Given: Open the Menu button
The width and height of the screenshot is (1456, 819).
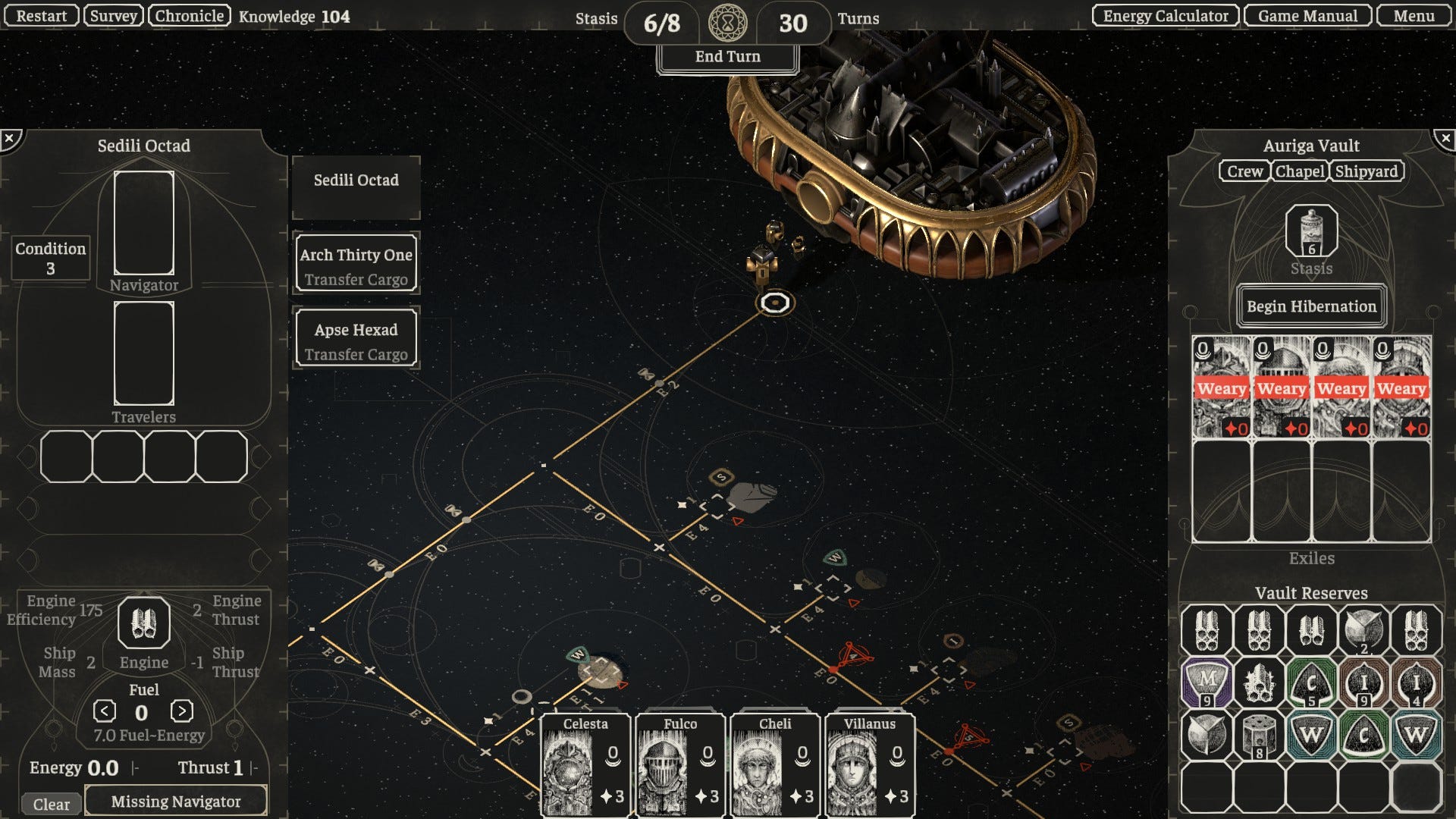Looking at the screenshot, I should [1414, 16].
